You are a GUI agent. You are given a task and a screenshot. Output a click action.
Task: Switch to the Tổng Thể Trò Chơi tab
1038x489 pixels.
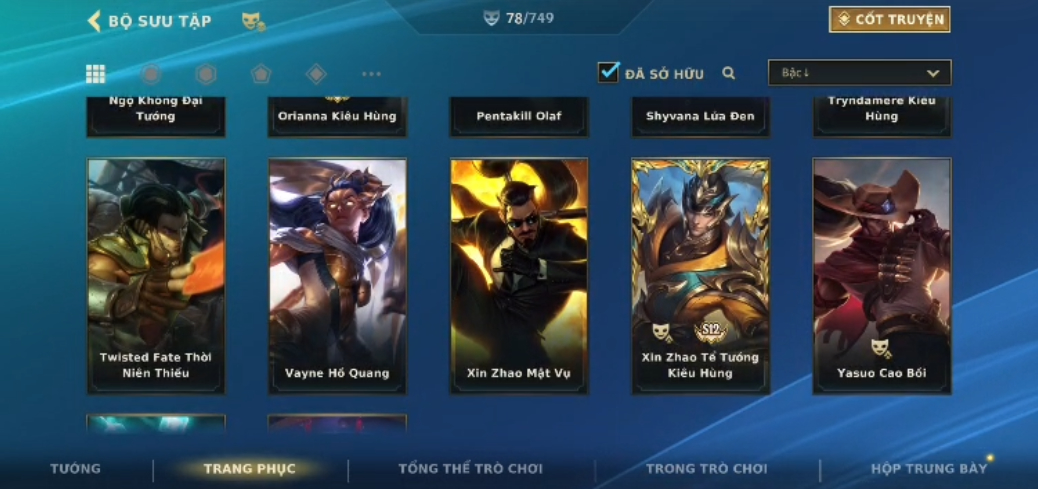pyautogui.click(x=470, y=468)
